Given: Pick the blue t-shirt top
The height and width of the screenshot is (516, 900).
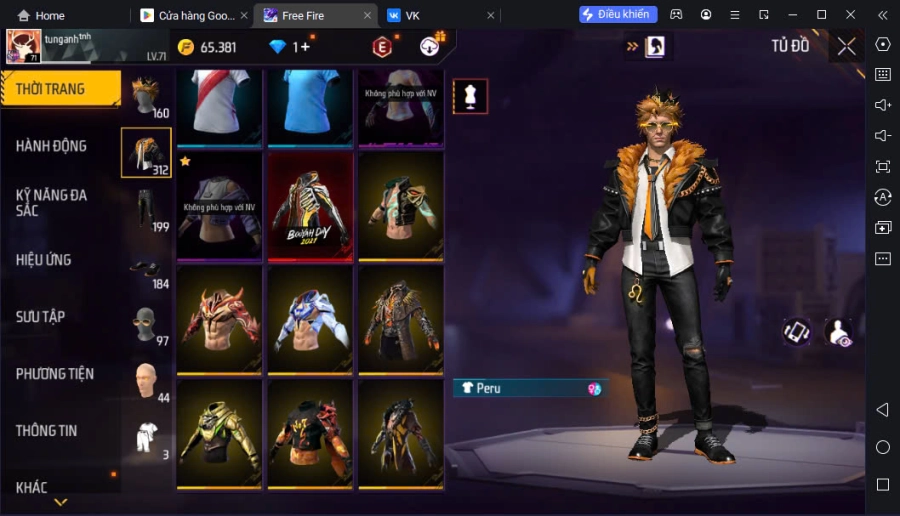Looking at the screenshot, I should (x=310, y=105).
